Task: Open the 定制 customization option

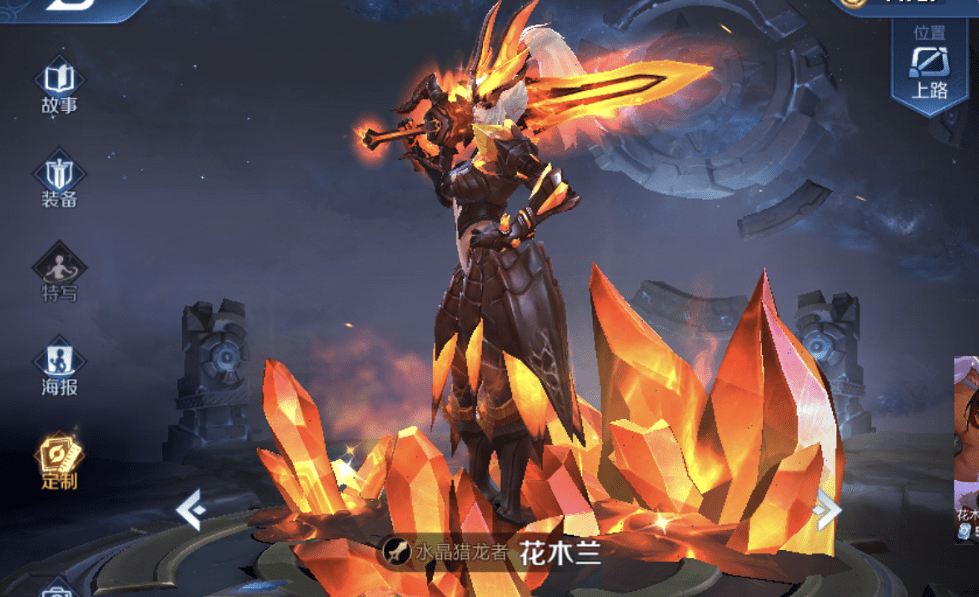Action: (x=59, y=462)
